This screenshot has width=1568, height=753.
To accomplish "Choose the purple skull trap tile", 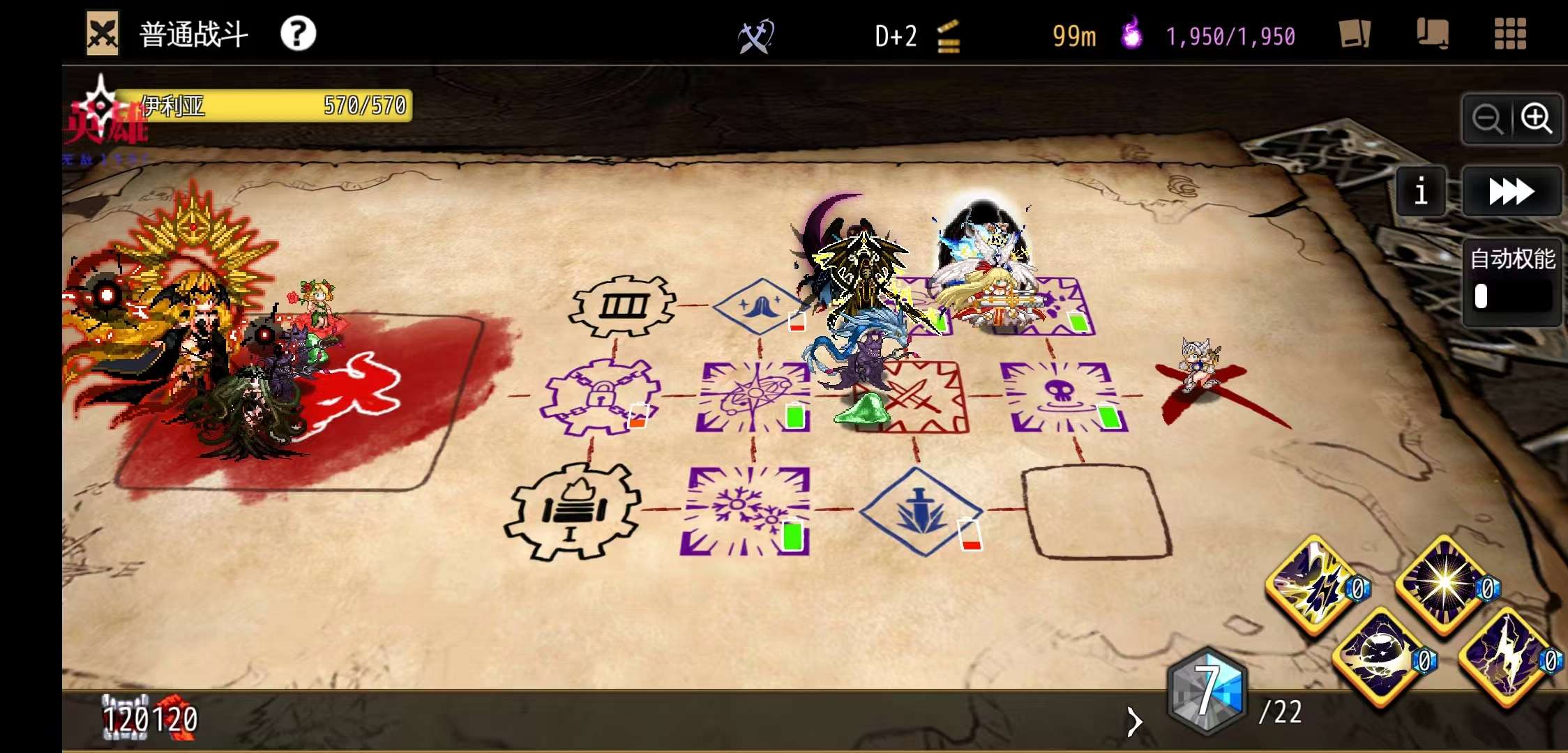I will (1062, 395).
